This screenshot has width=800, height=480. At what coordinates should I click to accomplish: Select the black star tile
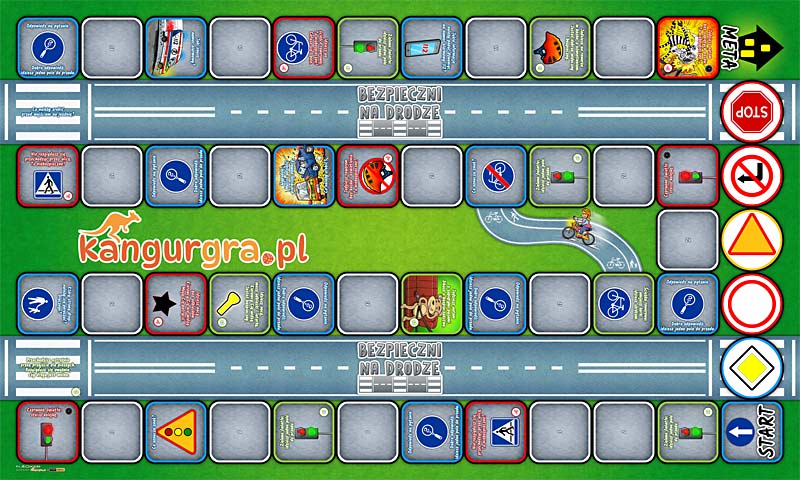176,304
